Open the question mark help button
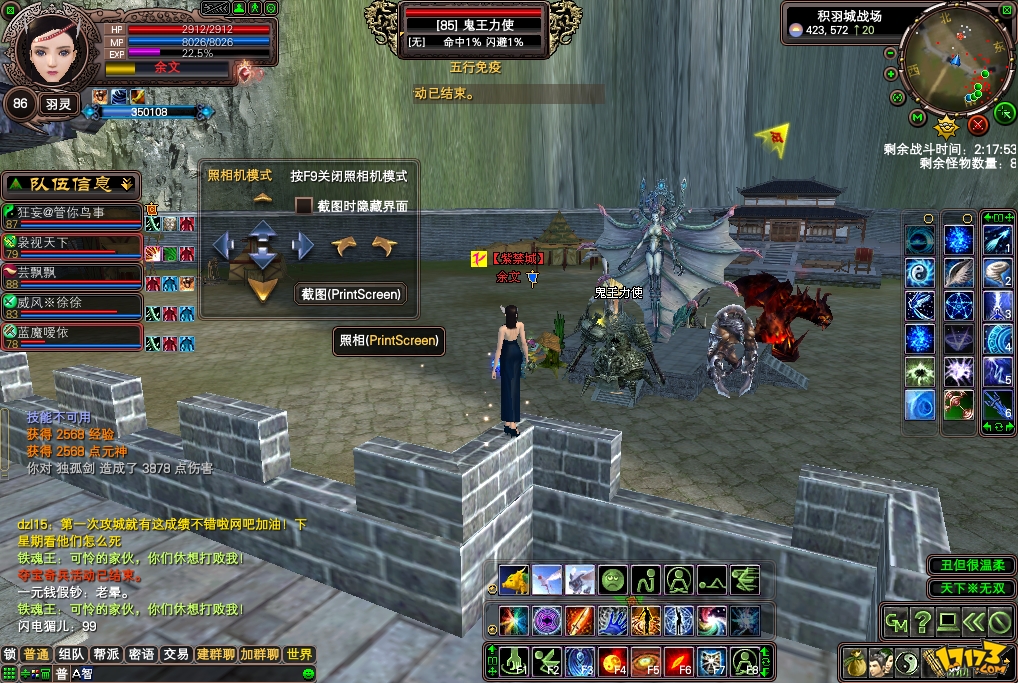This screenshot has width=1018, height=683. click(x=921, y=623)
